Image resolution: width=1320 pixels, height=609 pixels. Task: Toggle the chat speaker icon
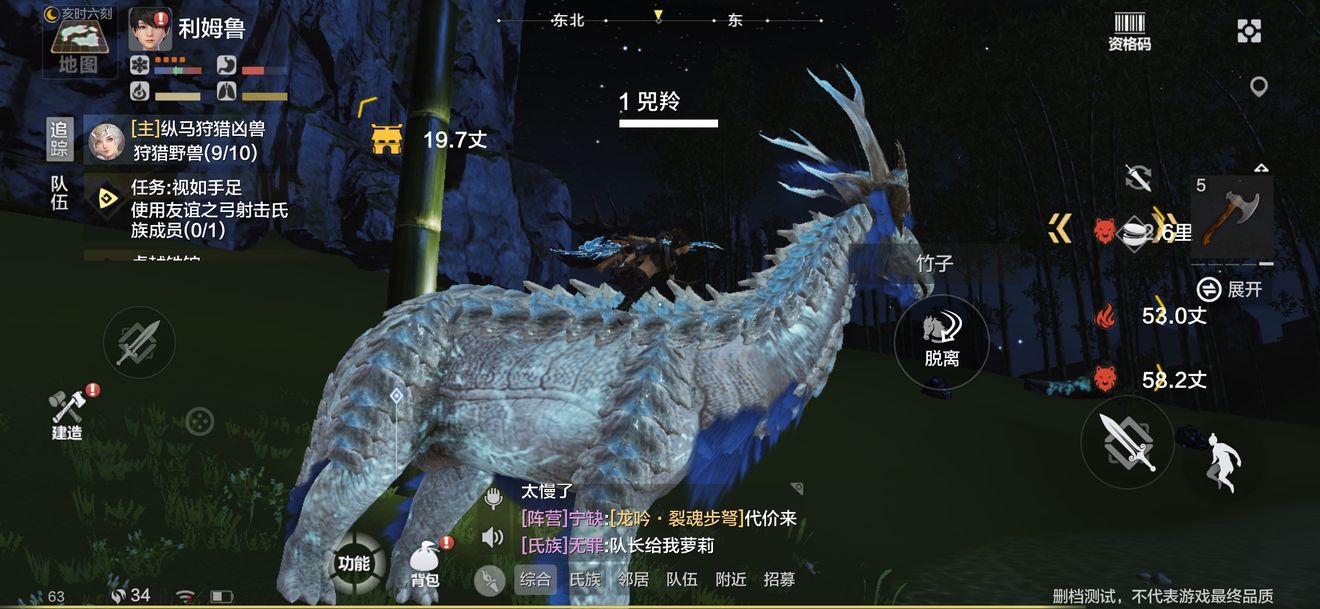[x=492, y=538]
